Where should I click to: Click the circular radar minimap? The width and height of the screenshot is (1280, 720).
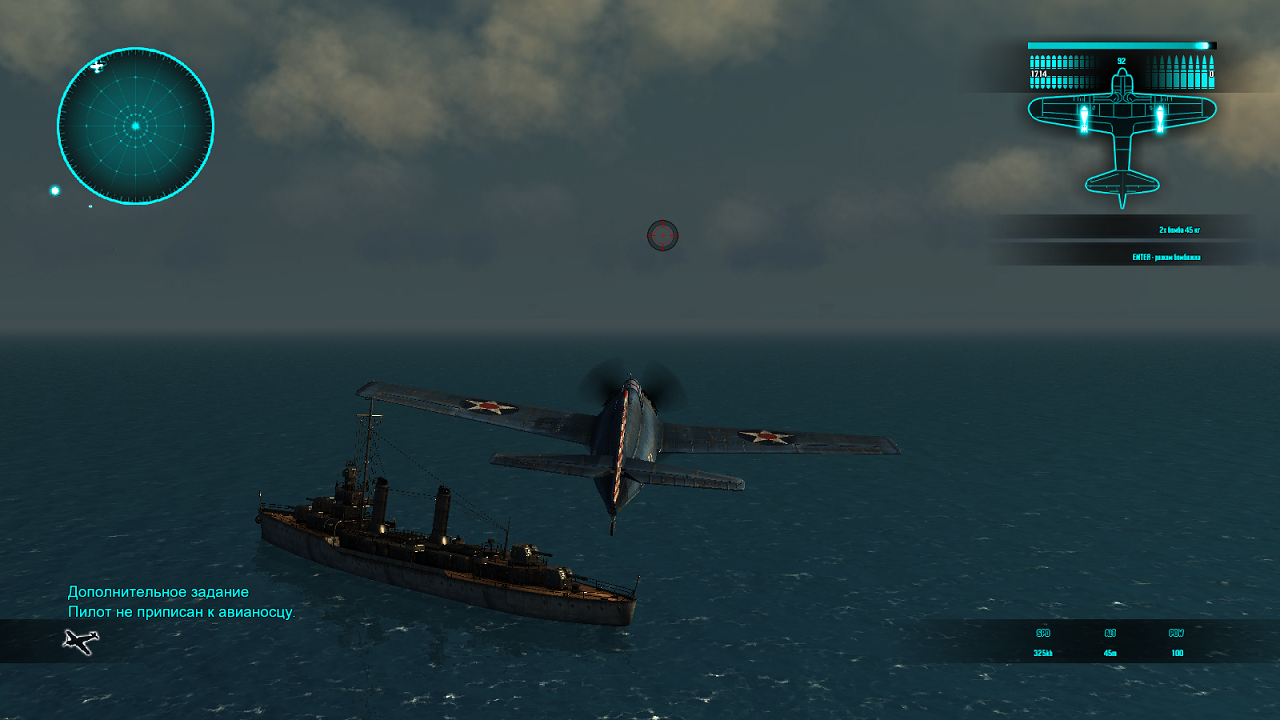(x=135, y=126)
